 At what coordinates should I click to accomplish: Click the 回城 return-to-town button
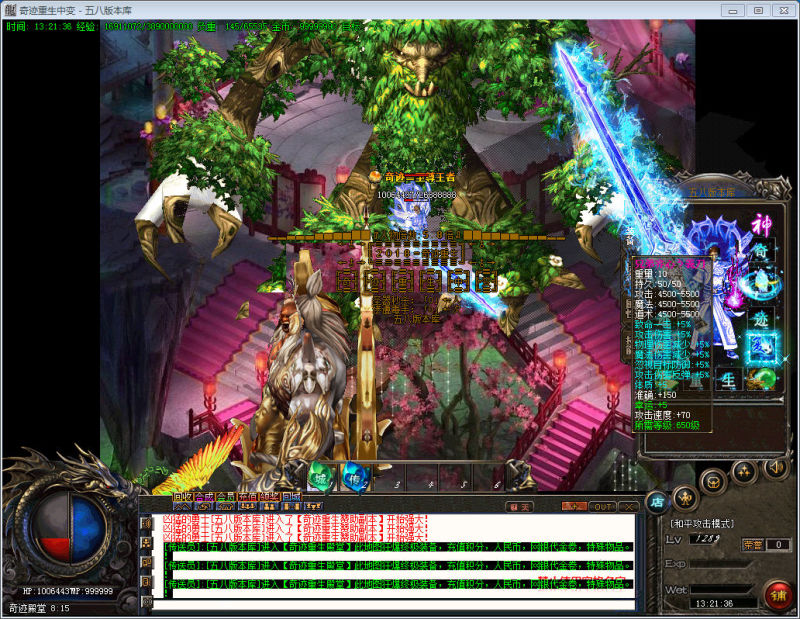[x=291, y=496]
